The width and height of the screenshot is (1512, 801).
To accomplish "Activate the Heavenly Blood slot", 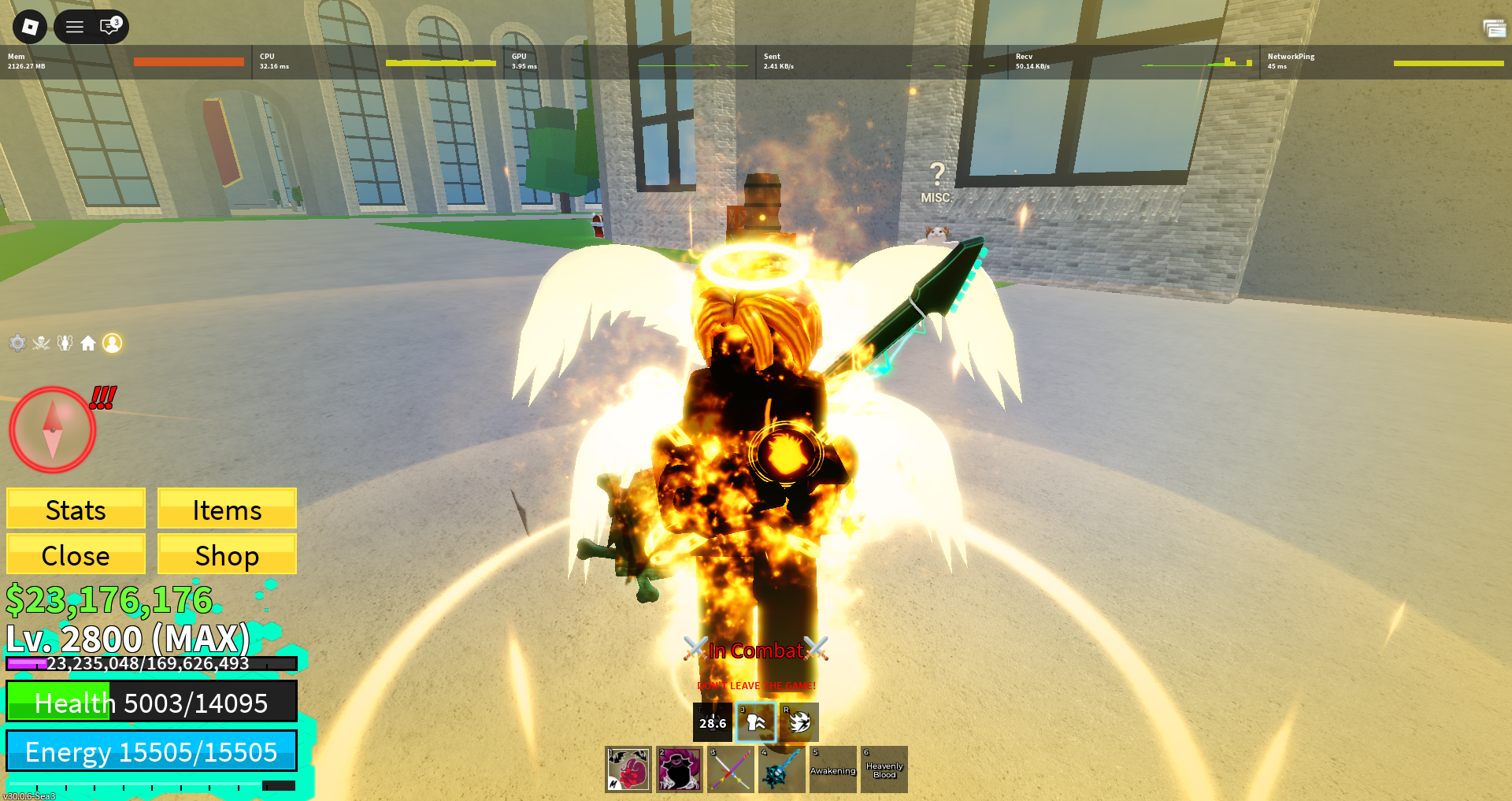I will pos(884,769).
